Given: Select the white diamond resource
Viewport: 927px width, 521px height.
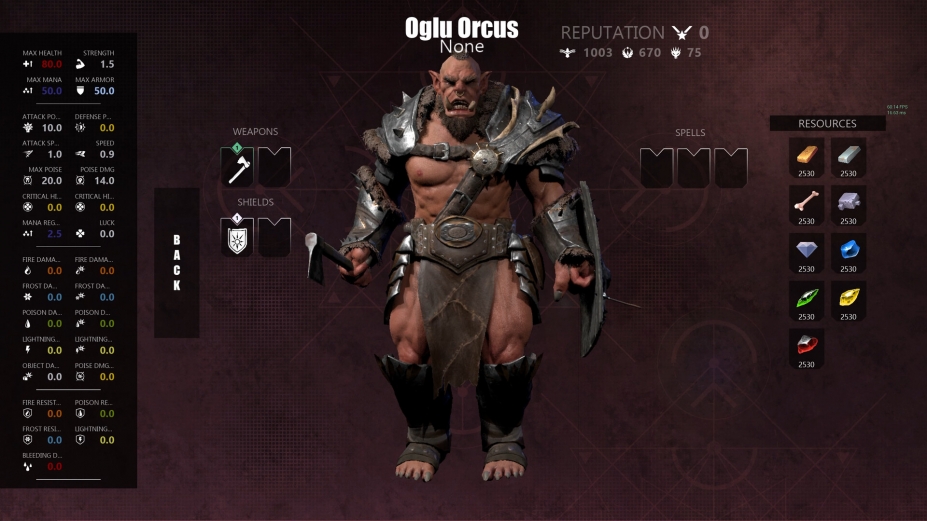Looking at the screenshot, I should click(807, 251).
